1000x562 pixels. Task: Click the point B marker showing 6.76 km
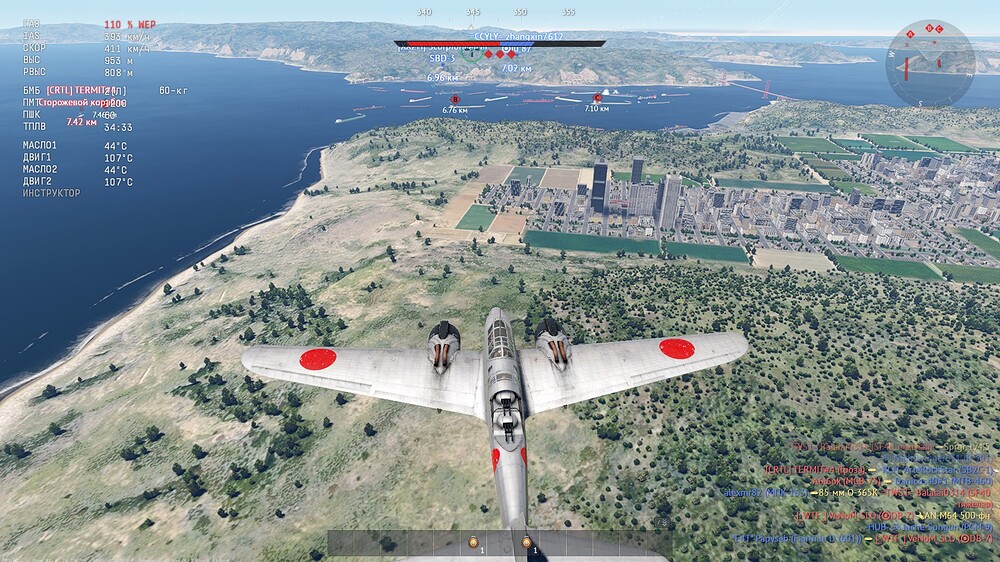(x=455, y=99)
